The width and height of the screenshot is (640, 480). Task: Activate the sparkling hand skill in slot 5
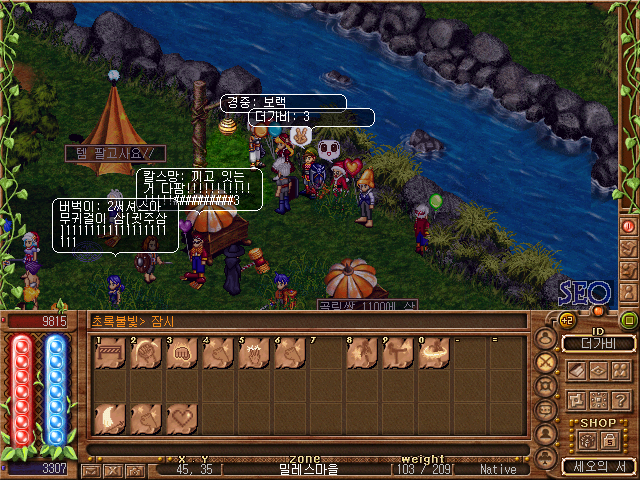click(251, 357)
